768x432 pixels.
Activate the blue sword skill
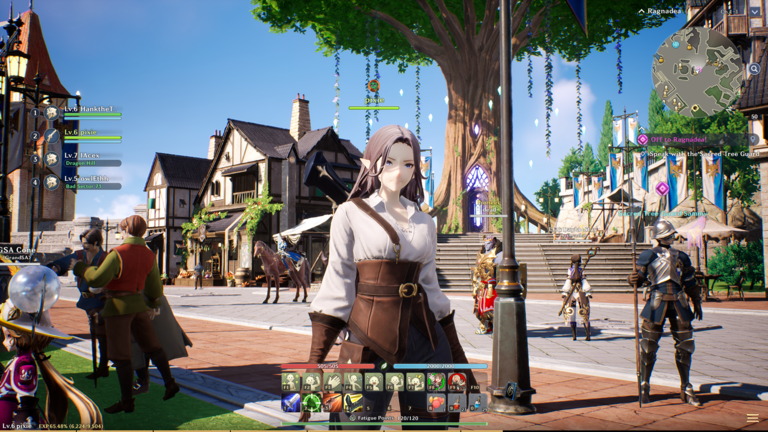291,403
